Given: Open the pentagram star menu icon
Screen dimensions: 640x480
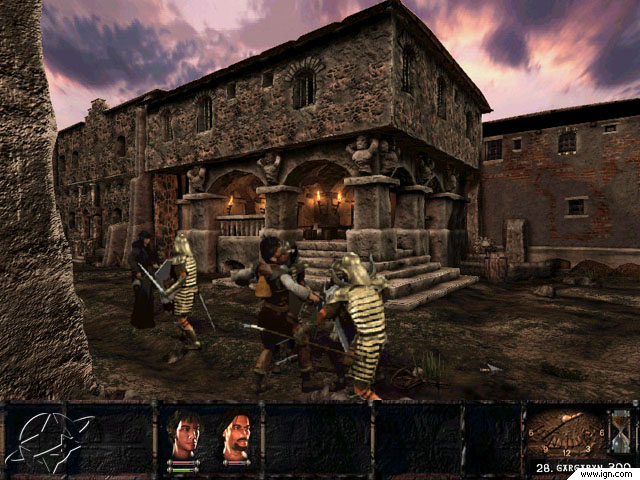Looking at the screenshot, I should pyautogui.click(x=48, y=440).
